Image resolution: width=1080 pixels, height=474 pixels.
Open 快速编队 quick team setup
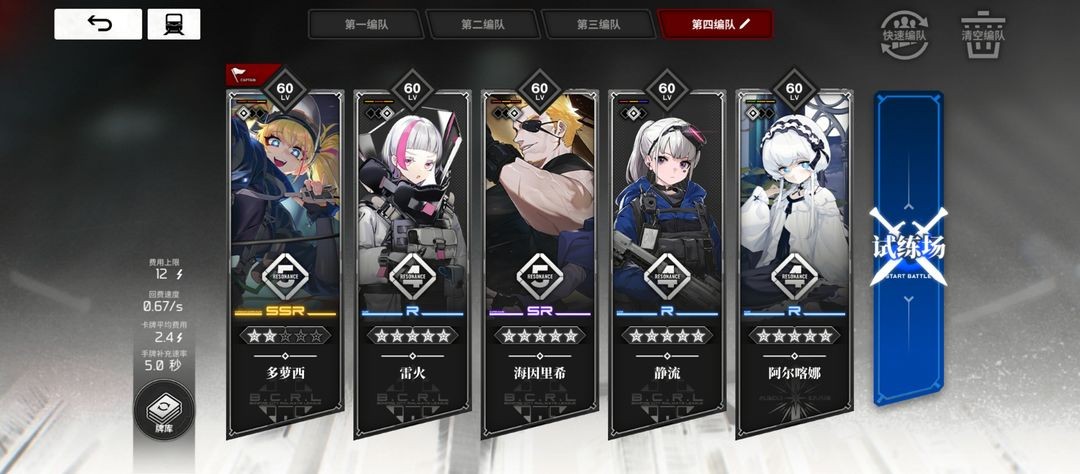[902, 31]
